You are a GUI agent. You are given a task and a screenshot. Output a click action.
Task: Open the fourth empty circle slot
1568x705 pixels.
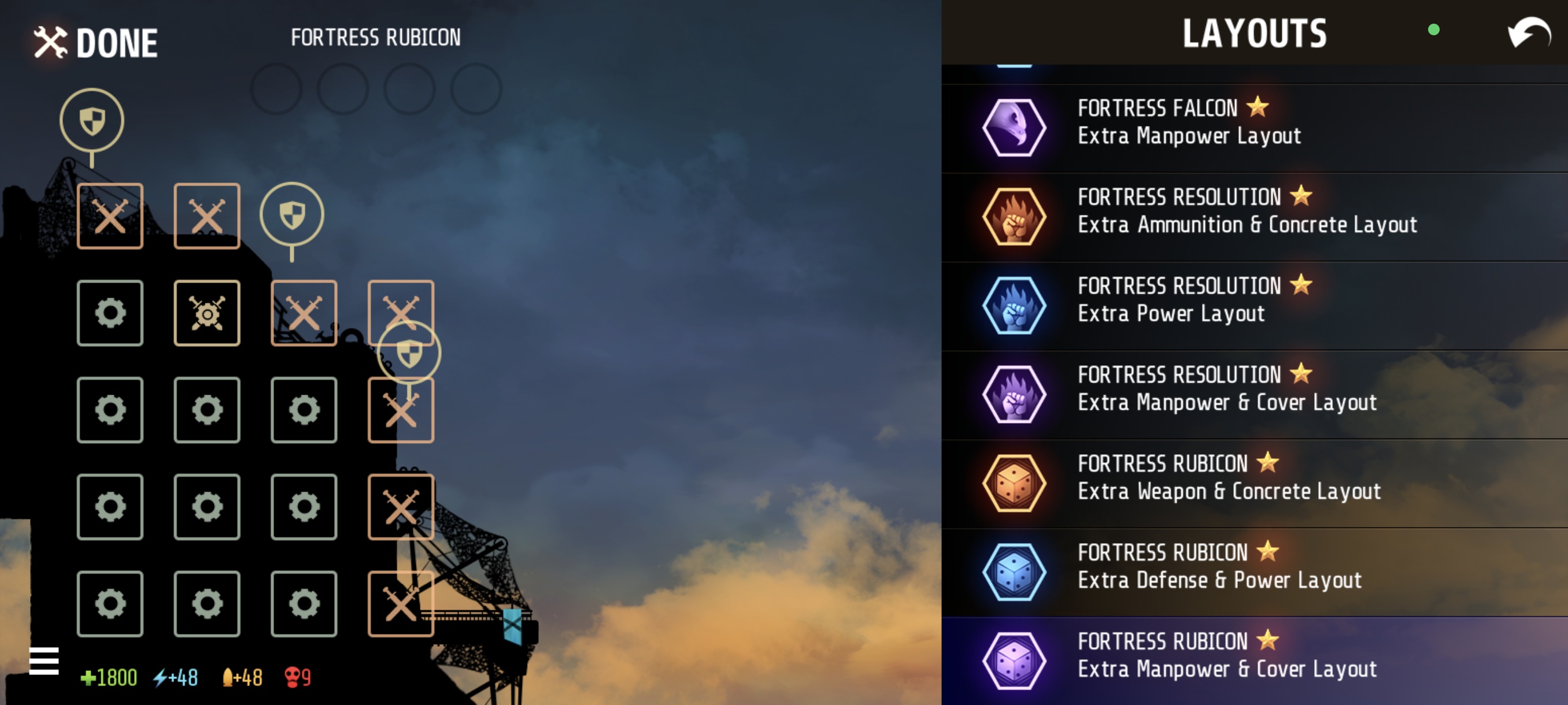[x=475, y=89]
